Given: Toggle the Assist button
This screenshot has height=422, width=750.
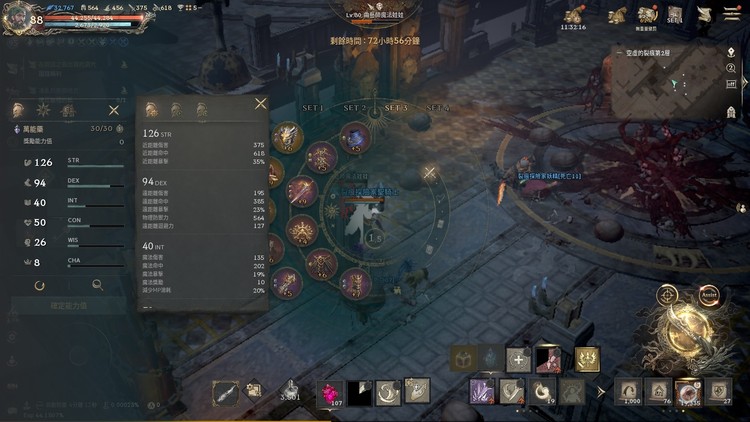Looking at the screenshot, I should [709, 295].
